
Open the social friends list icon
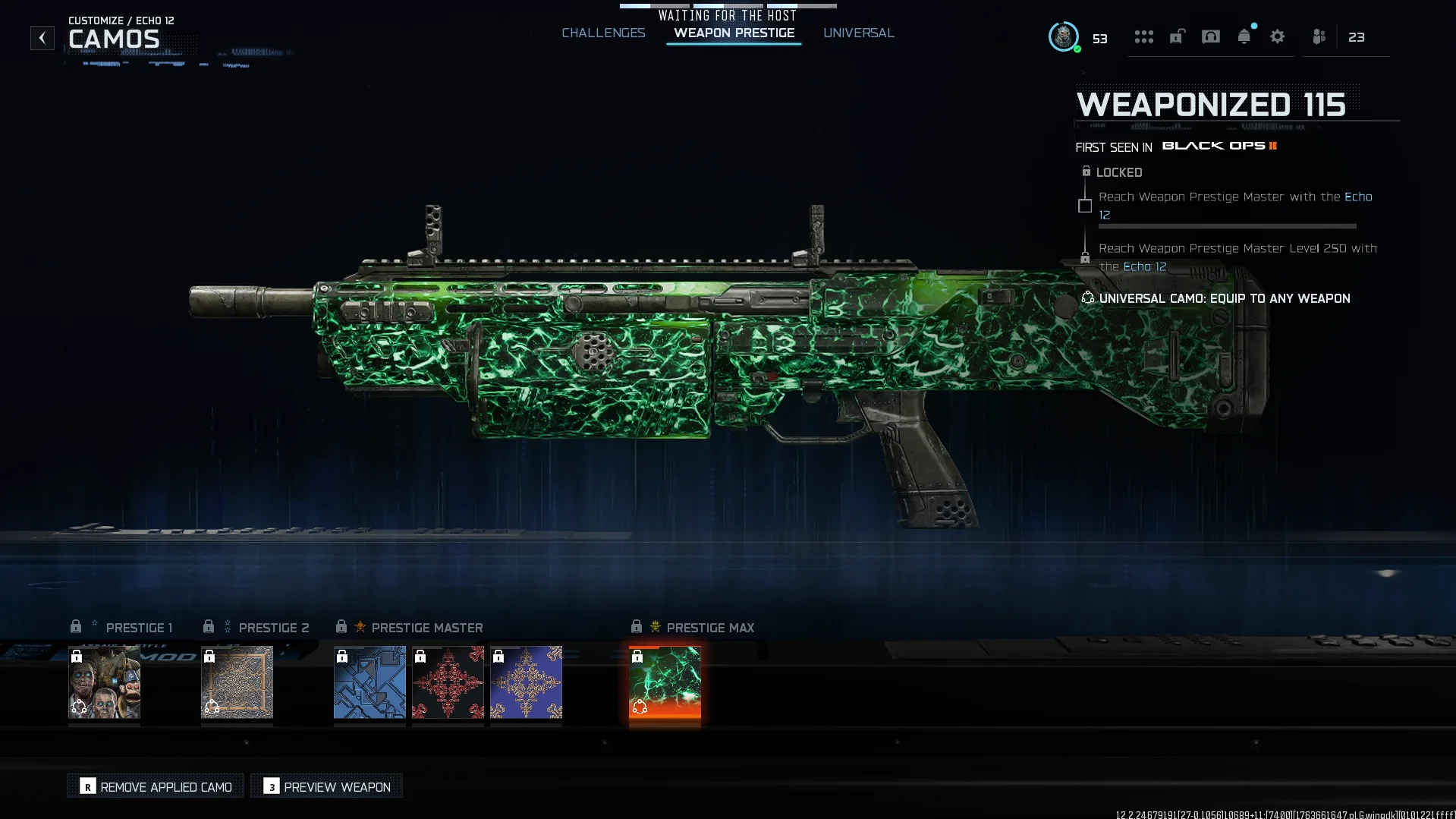pyautogui.click(x=1319, y=37)
